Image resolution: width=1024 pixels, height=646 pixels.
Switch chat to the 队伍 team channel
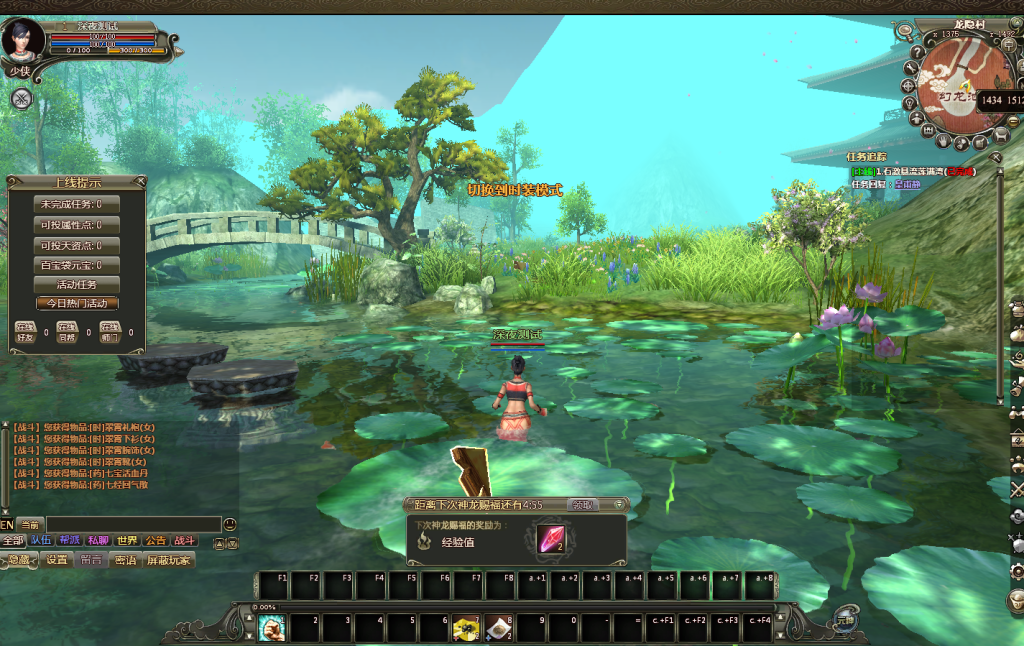point(41,541)
